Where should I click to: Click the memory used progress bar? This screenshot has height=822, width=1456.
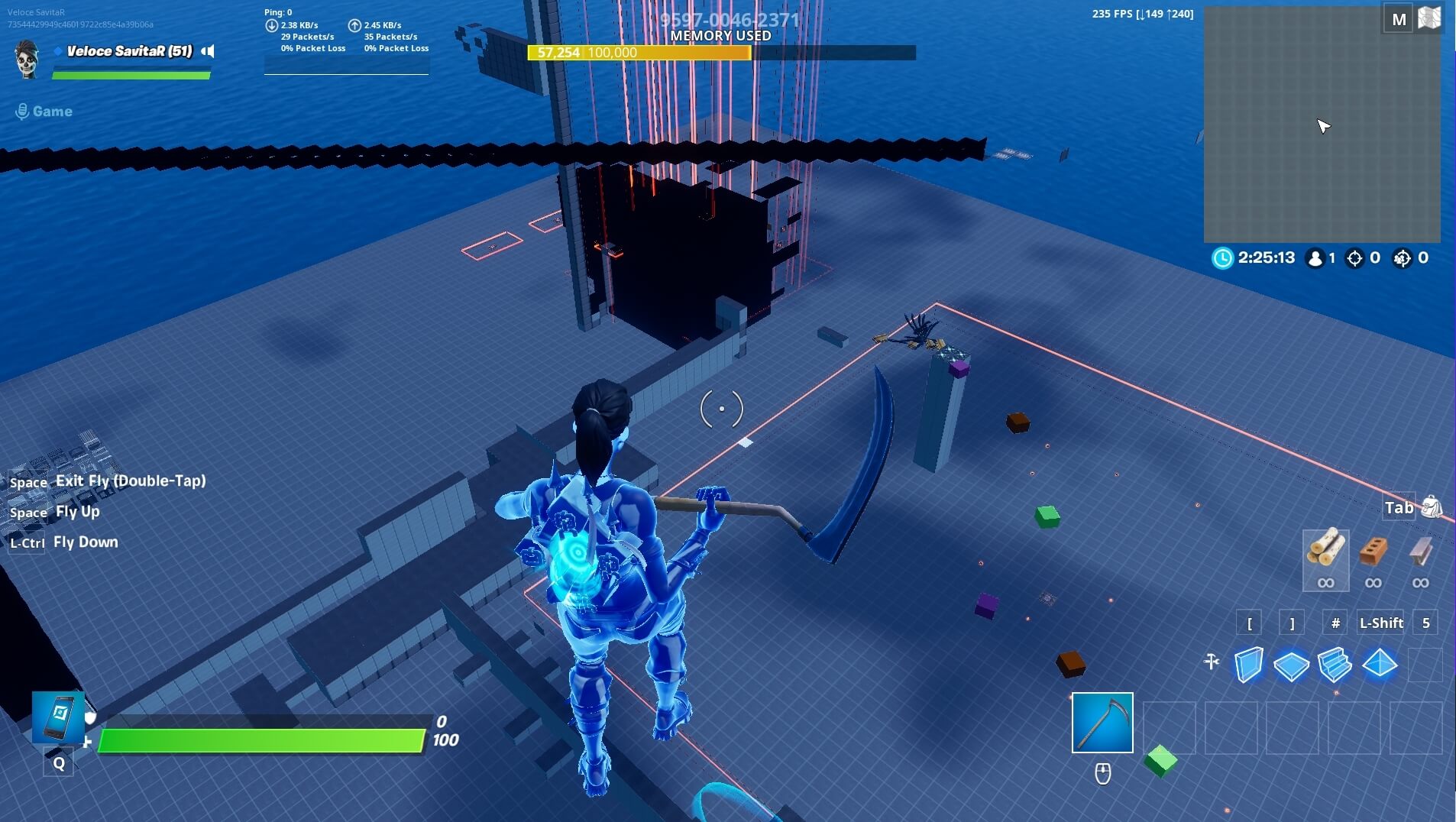click(x=720, y=53)
